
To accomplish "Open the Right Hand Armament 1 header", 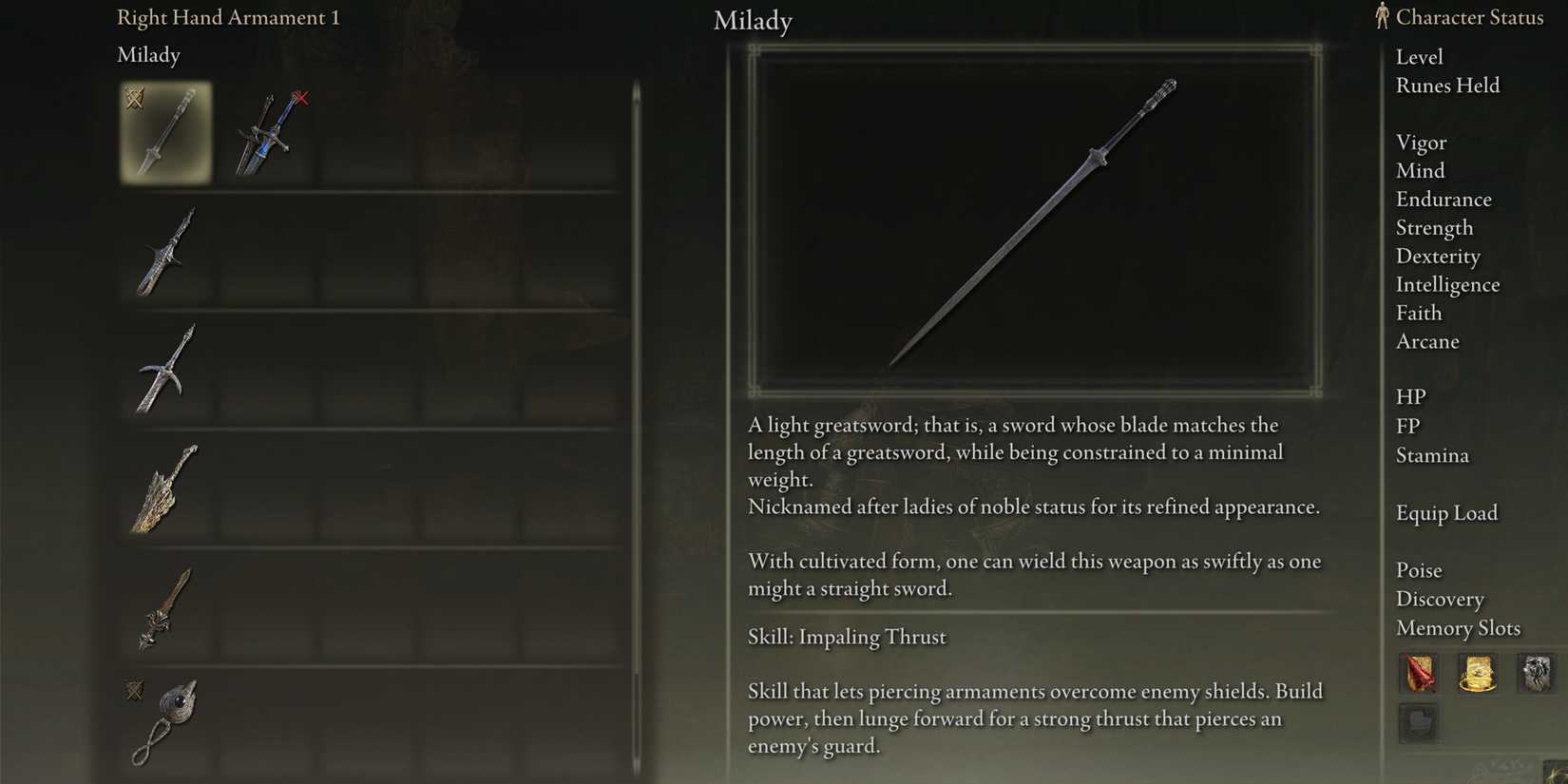I will [x=228, y=16].
